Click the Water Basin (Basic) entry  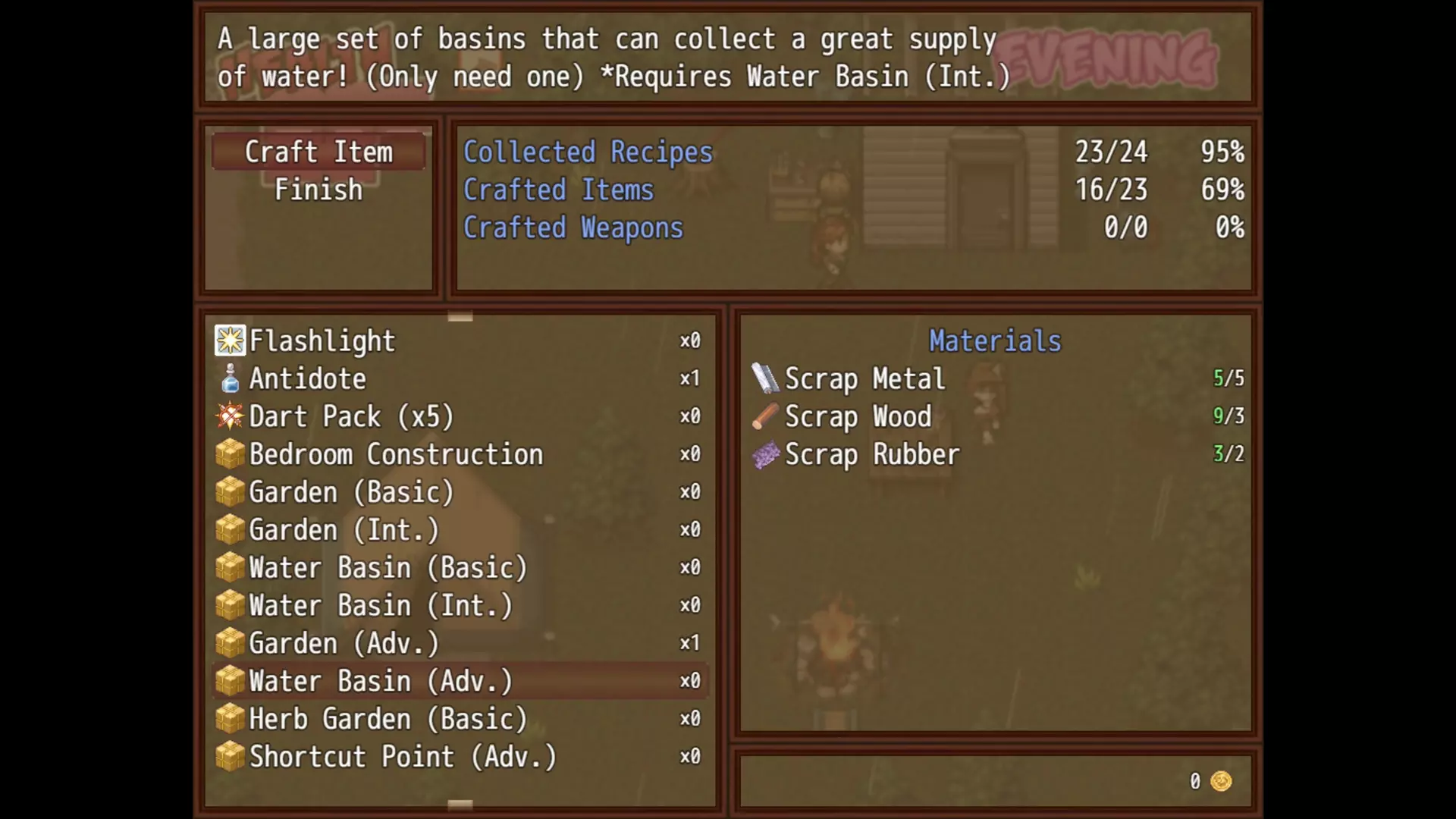(x=459, y=568)
